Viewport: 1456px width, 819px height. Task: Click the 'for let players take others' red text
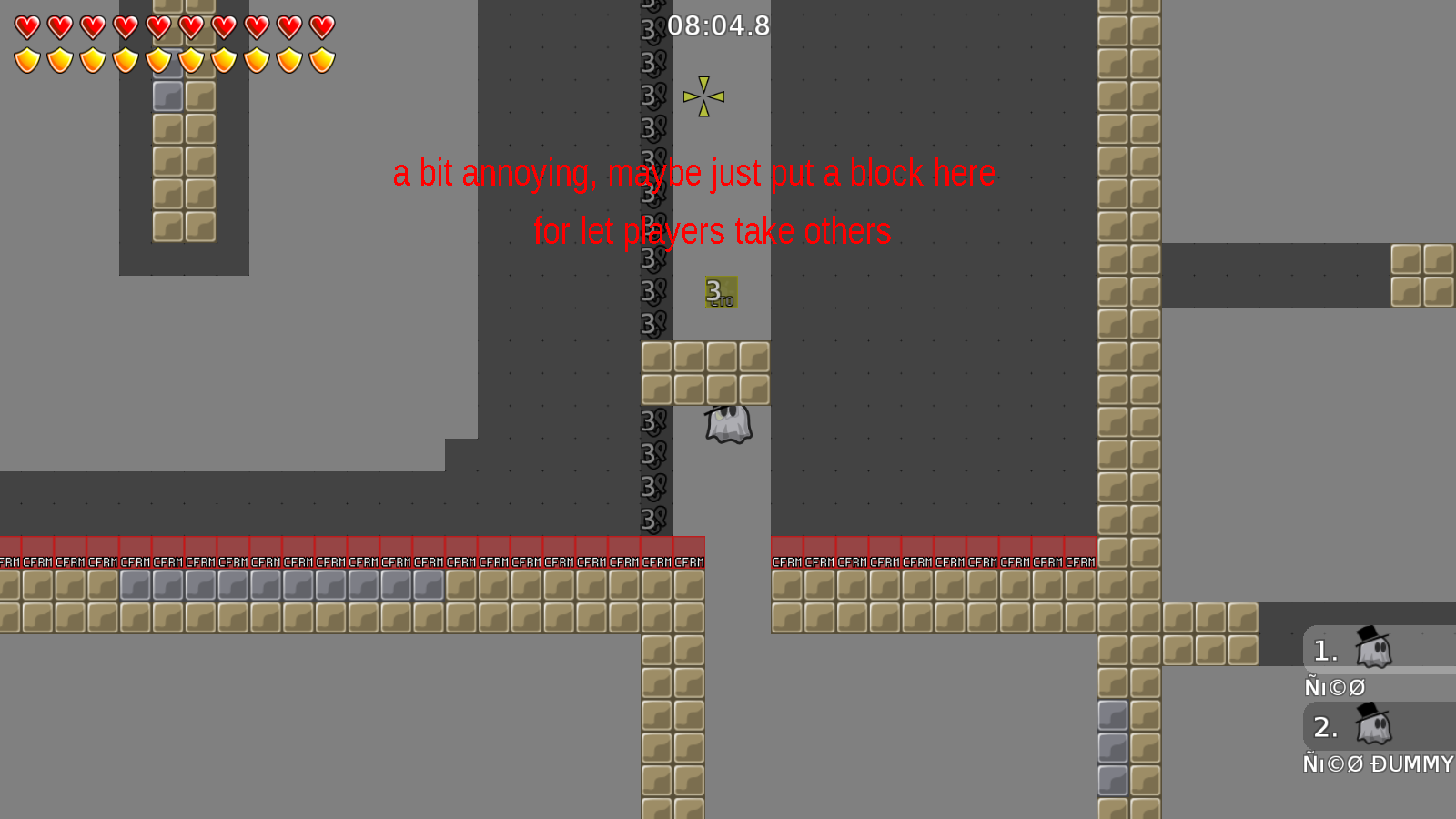(x=713, y=230)
